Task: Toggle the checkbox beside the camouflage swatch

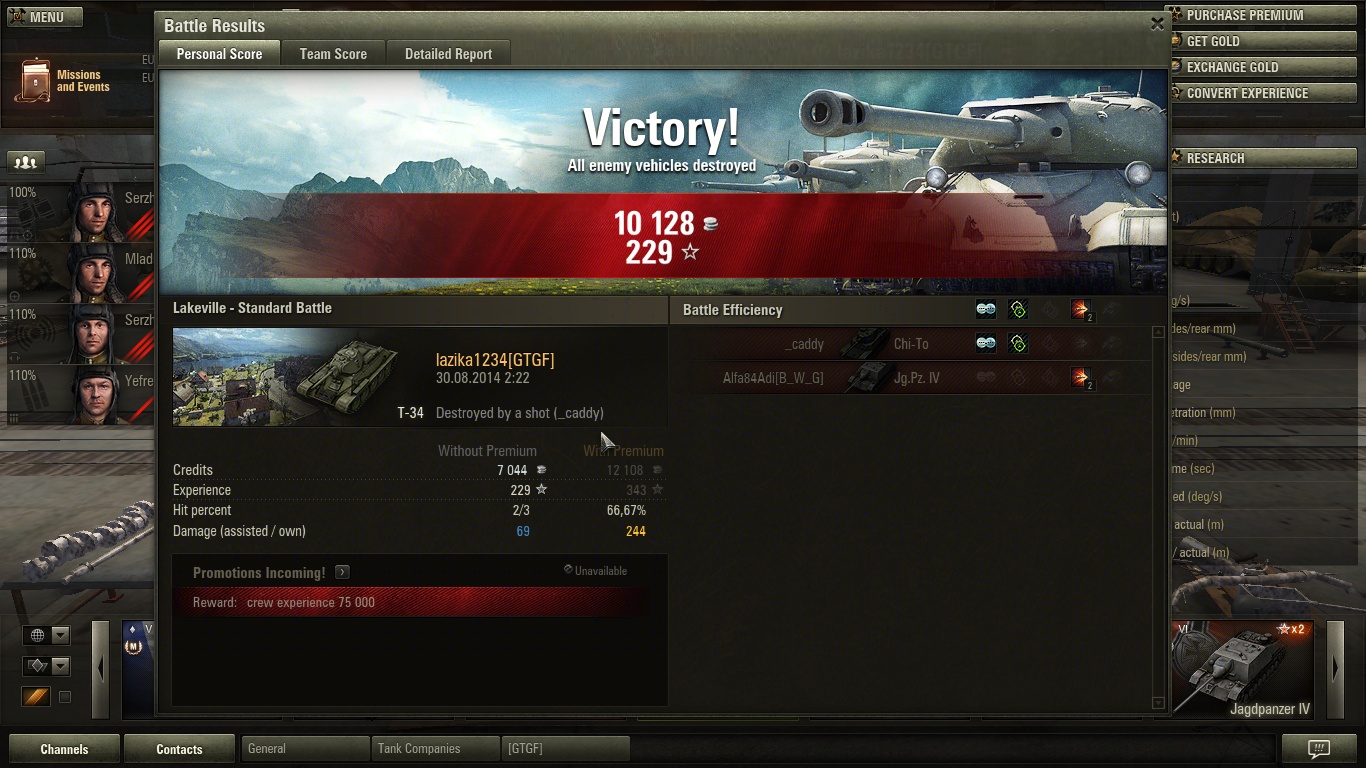Action: tap(65, 697)
